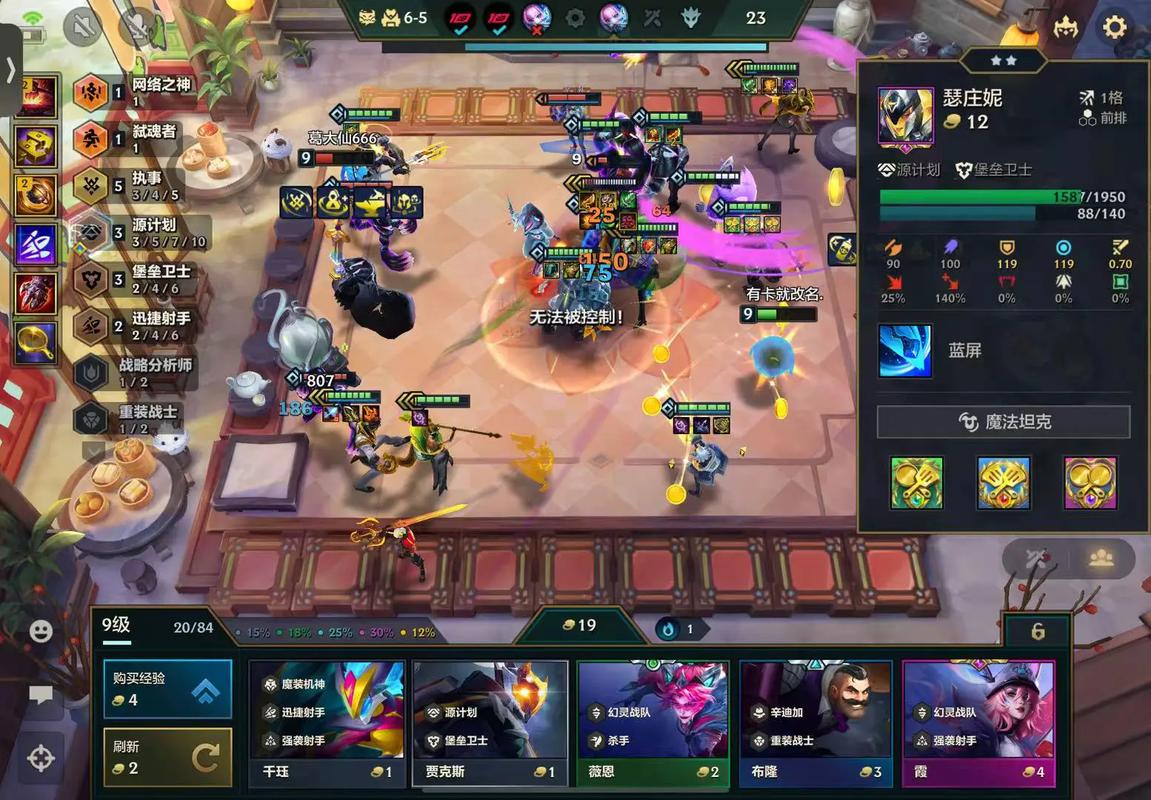Screen dimensions: 1151x800
Task: Purchase 薇恩 from the shop
Action: 653,723
